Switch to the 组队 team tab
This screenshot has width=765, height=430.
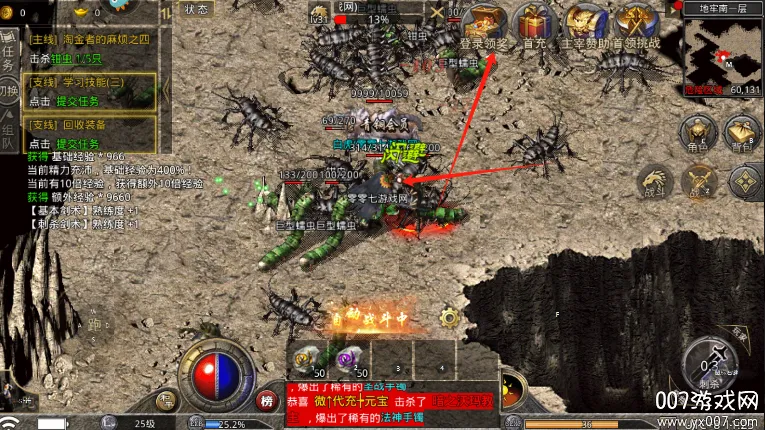(x=9, y=133)
